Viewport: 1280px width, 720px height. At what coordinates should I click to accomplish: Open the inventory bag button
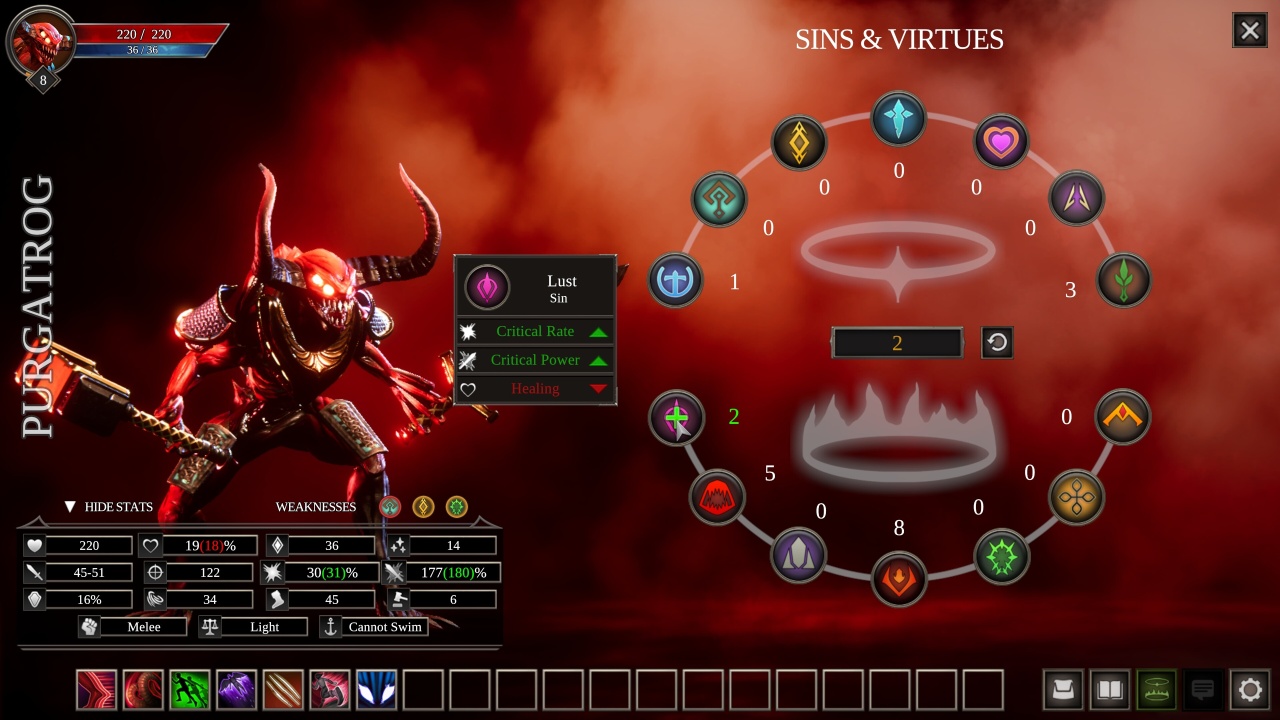point(1064,690)
